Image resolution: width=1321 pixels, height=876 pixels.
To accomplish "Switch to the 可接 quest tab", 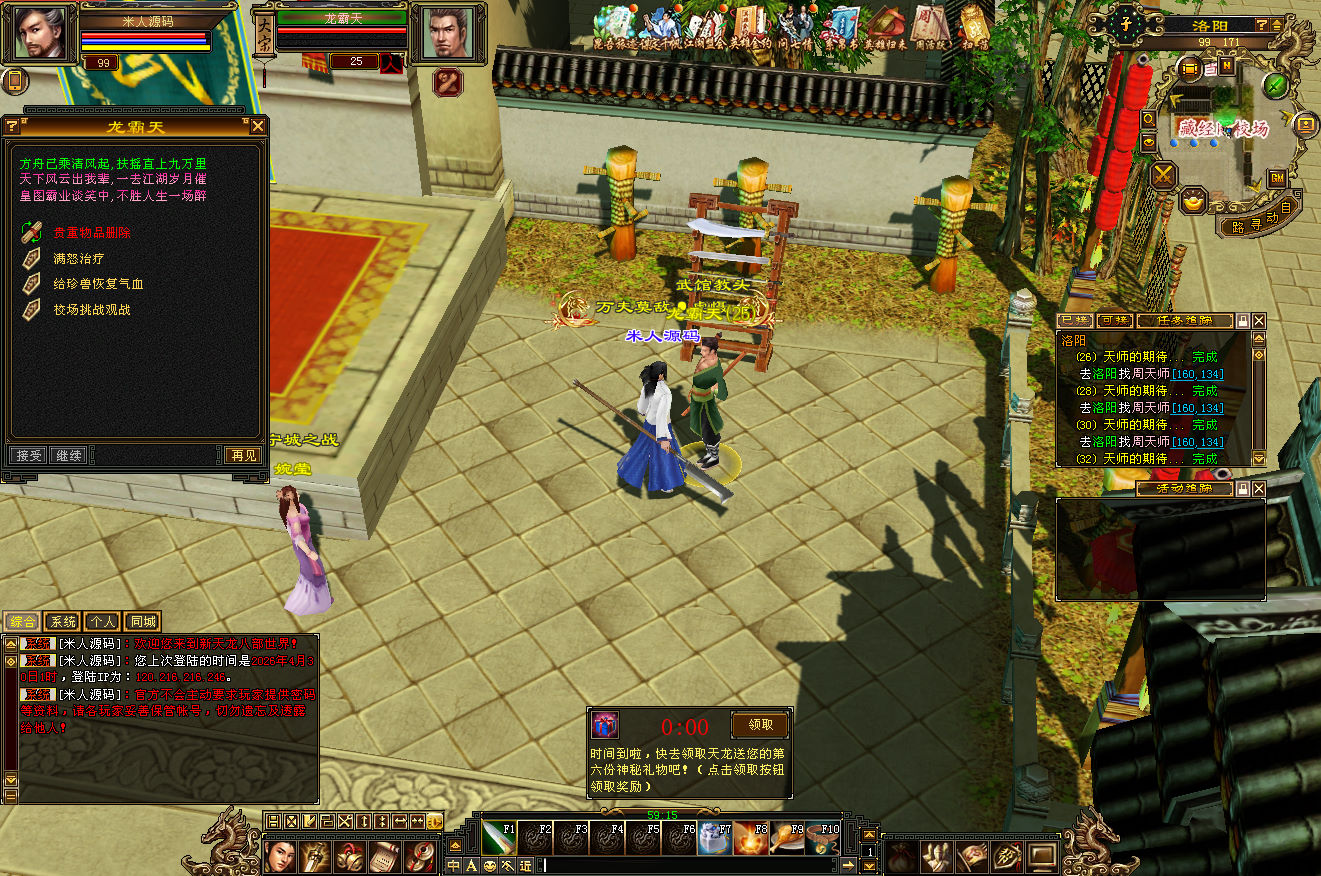I will [x=1113, y=321].
